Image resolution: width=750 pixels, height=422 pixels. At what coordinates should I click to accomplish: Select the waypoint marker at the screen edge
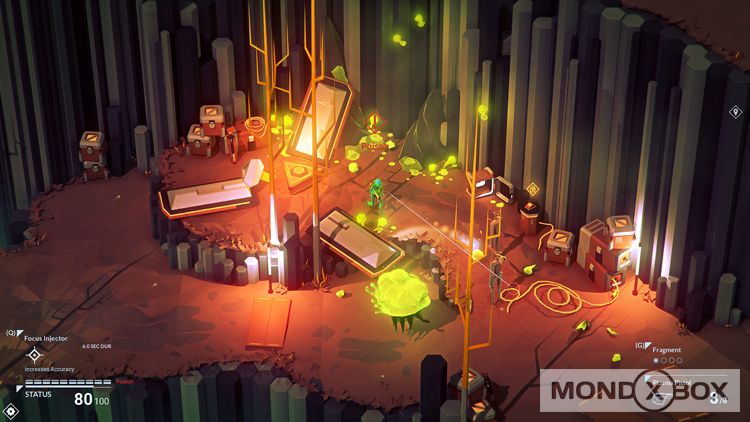736,112
